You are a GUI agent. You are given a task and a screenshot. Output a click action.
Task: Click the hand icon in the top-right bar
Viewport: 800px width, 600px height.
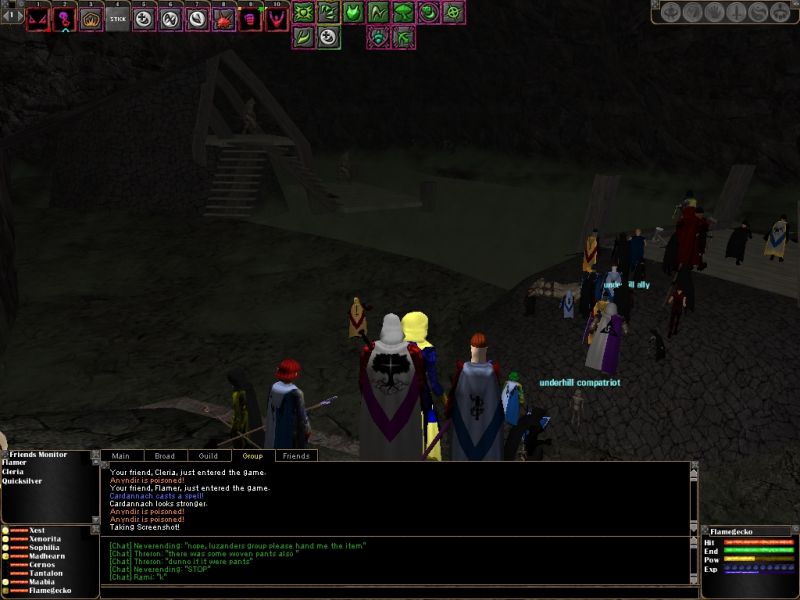point(714,13)
